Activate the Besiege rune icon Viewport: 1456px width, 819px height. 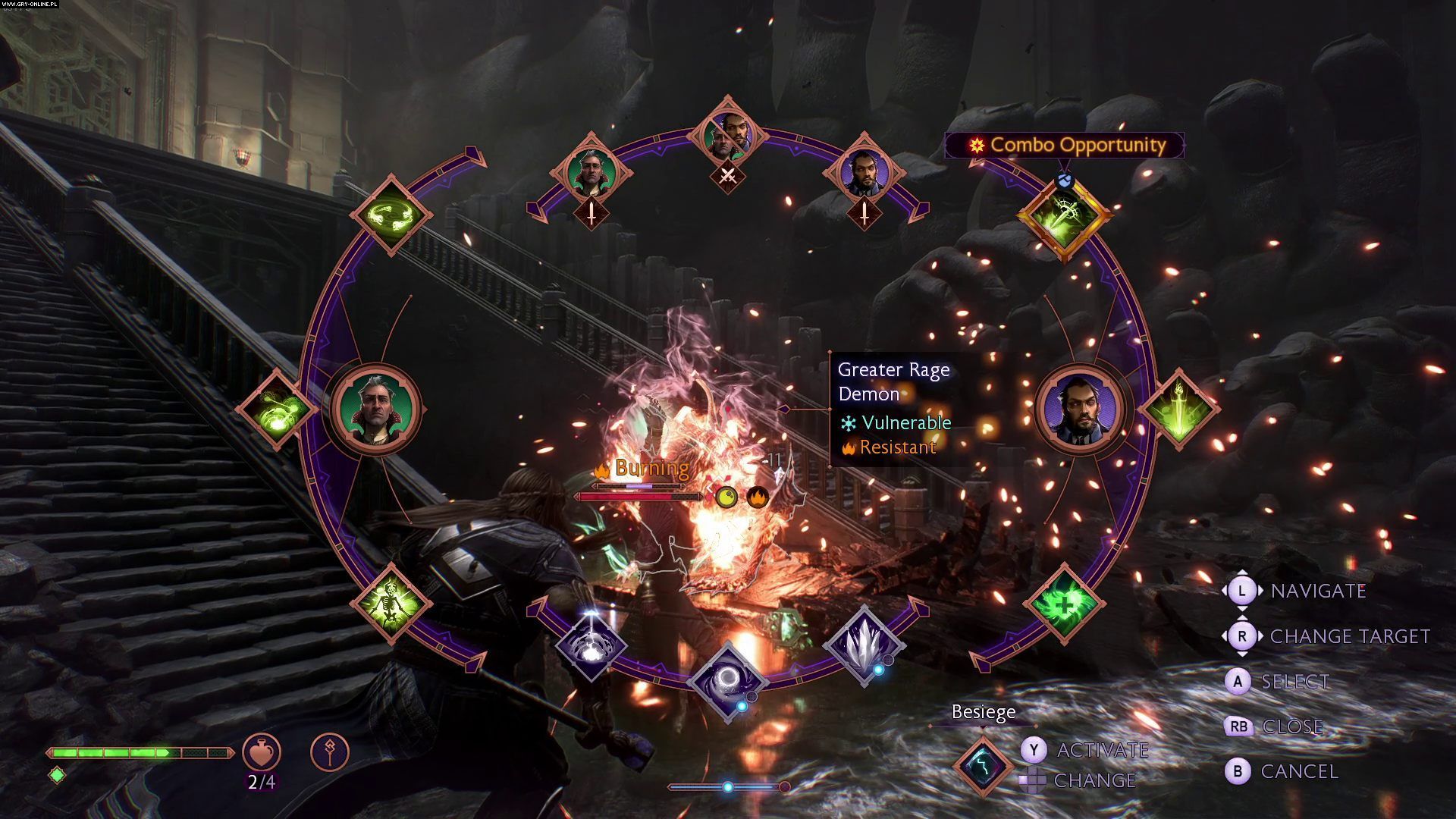pyautogui.click(x=983, y=764)
